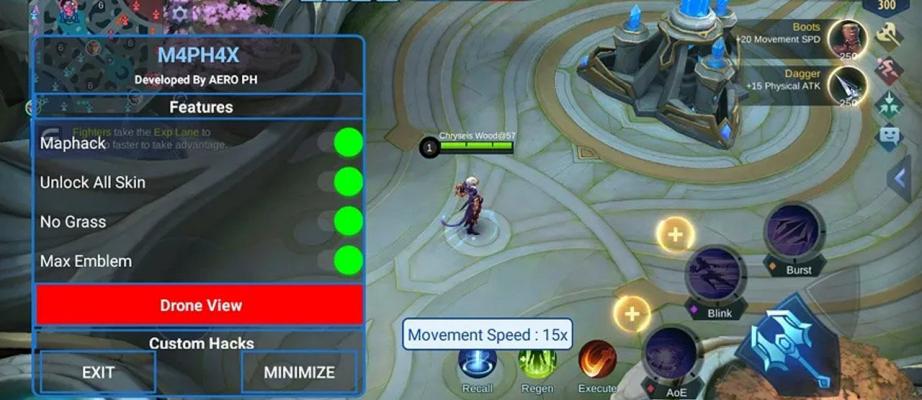Turn off the No Grass toggle

[347, 221]
